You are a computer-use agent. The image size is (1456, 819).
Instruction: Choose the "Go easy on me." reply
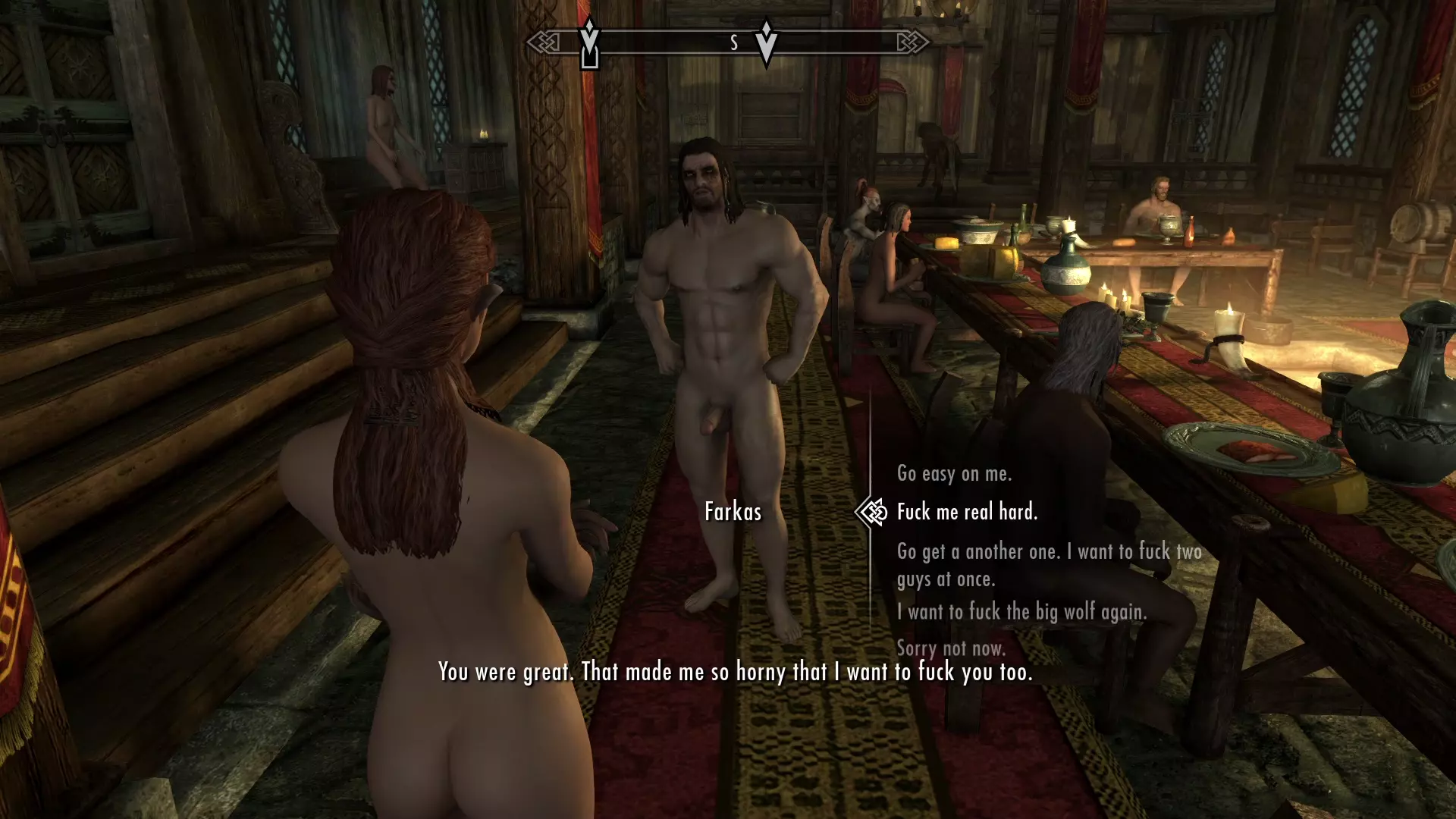[x=954, y=474]
